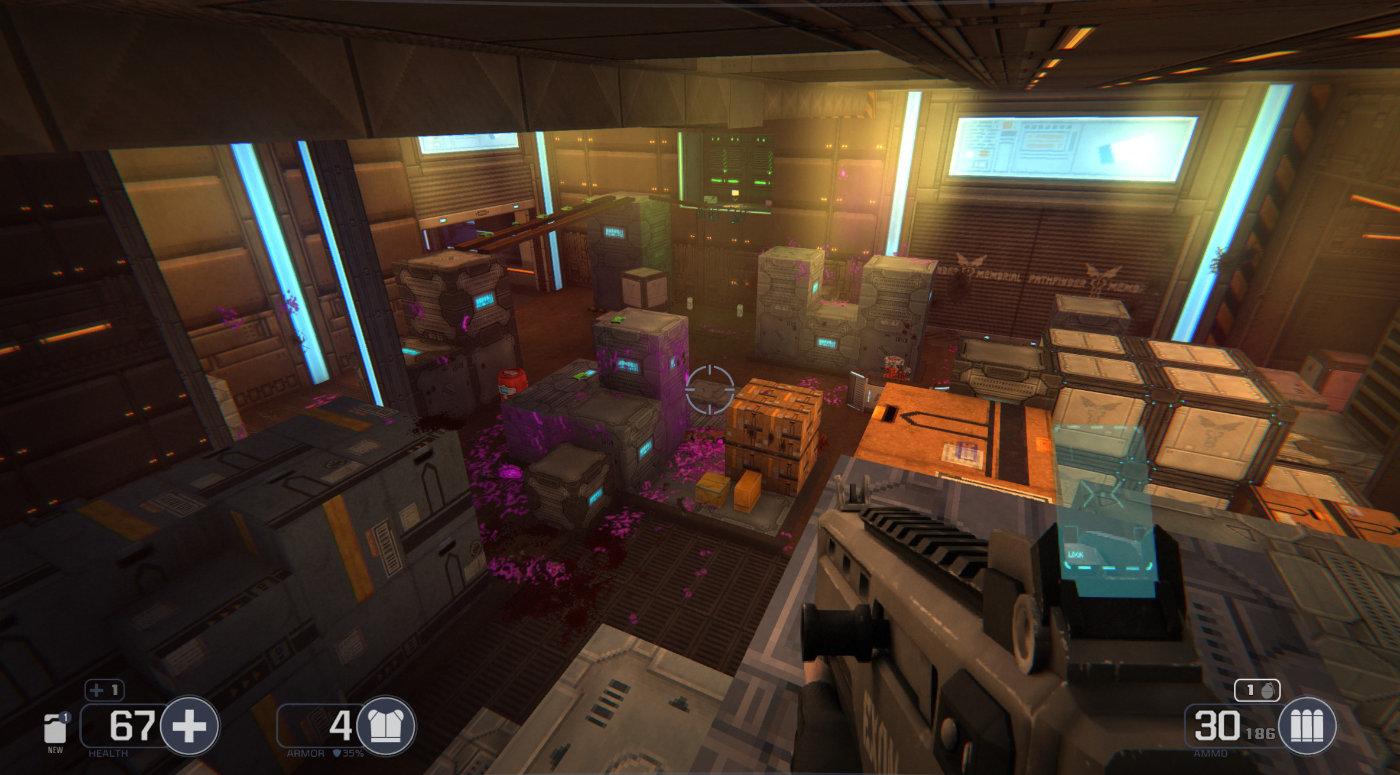The image size is (1400, 775).
Task: Click the red barrel near the crates
Action: (x=509, y=383)
